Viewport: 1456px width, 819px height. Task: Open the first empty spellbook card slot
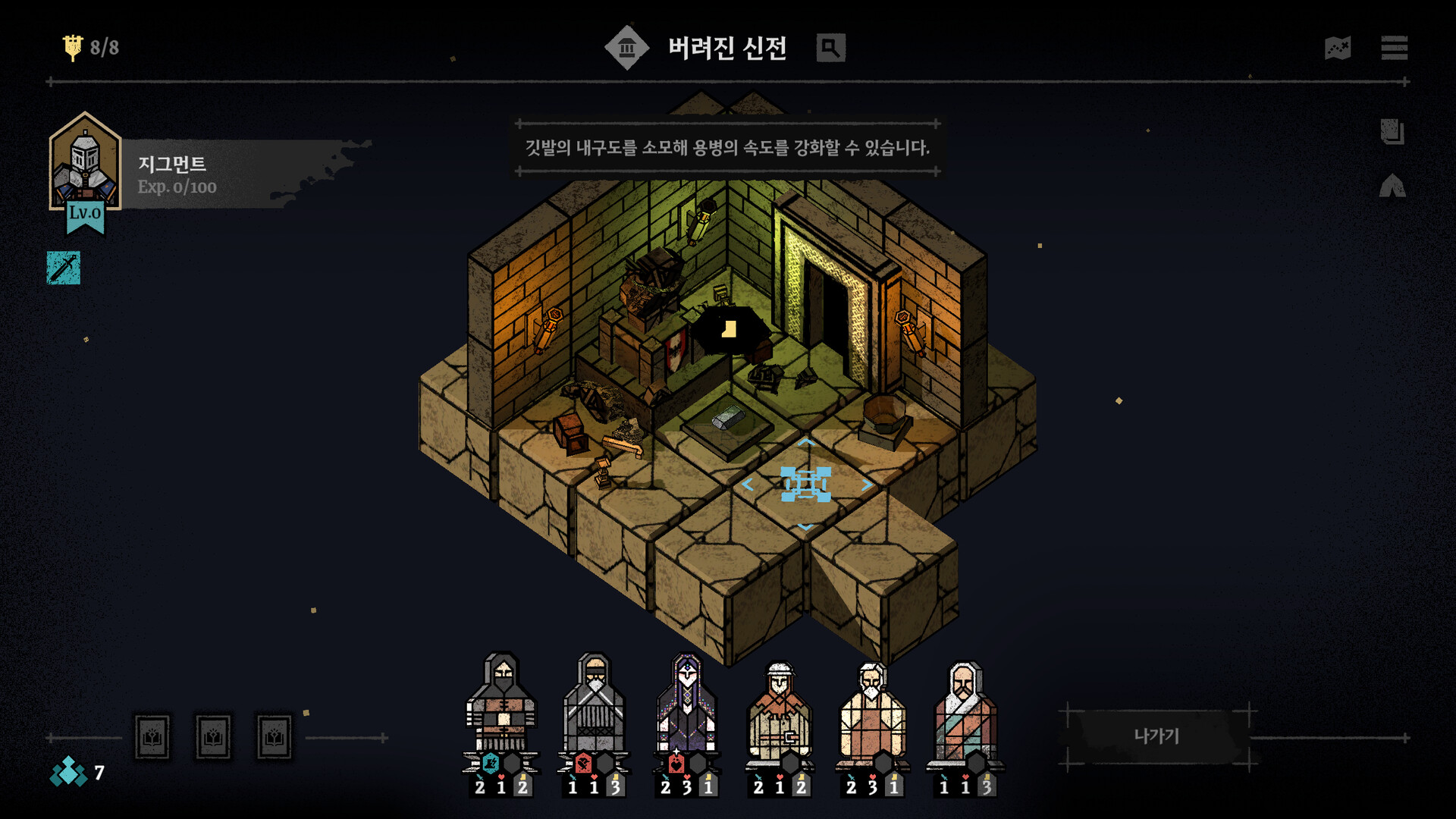pos(152,738)
